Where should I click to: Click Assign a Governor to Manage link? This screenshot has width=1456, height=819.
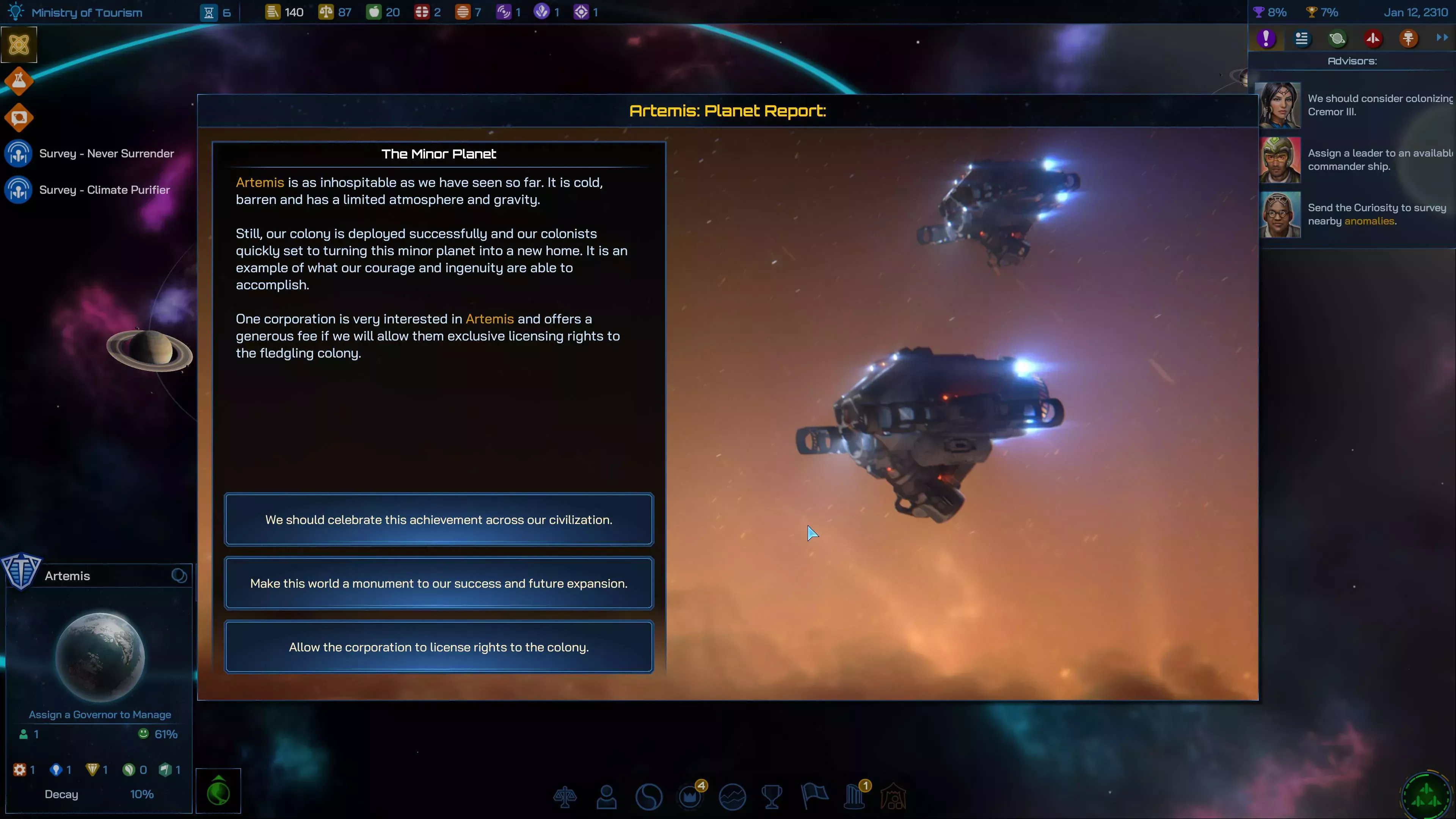[x=100, y=714]
